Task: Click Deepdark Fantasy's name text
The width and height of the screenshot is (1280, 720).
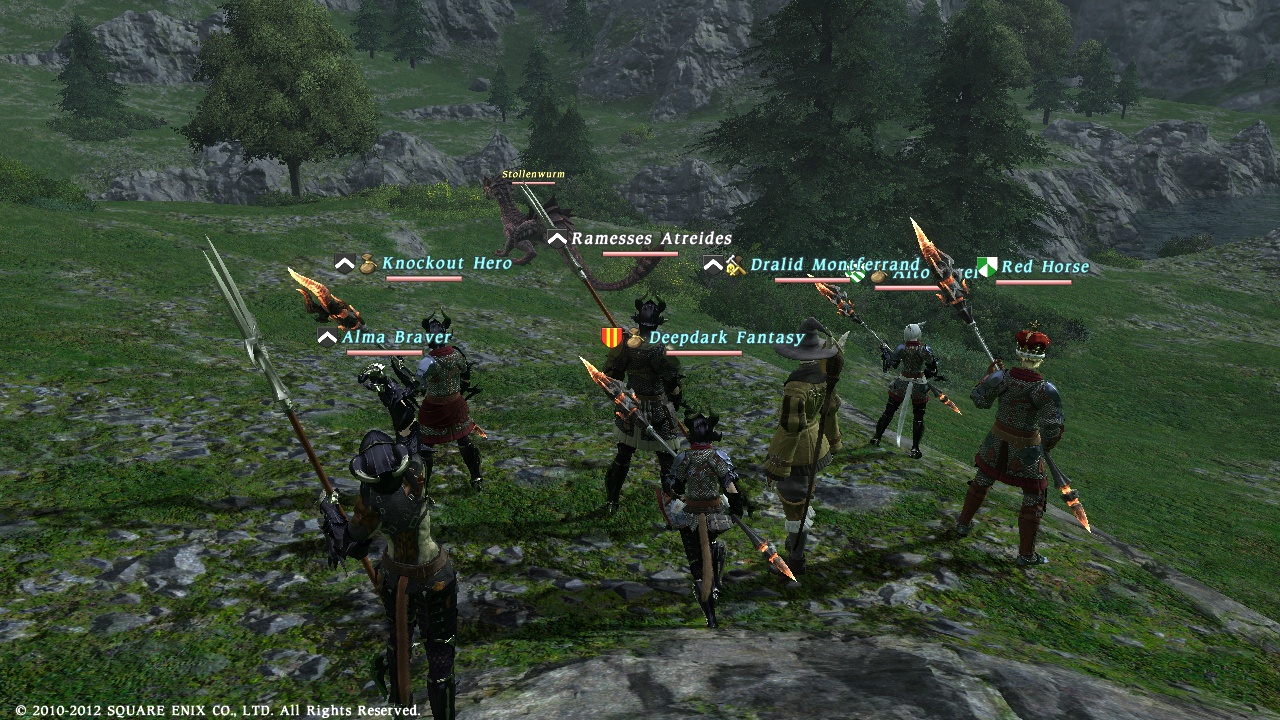Action: [726, 337]
